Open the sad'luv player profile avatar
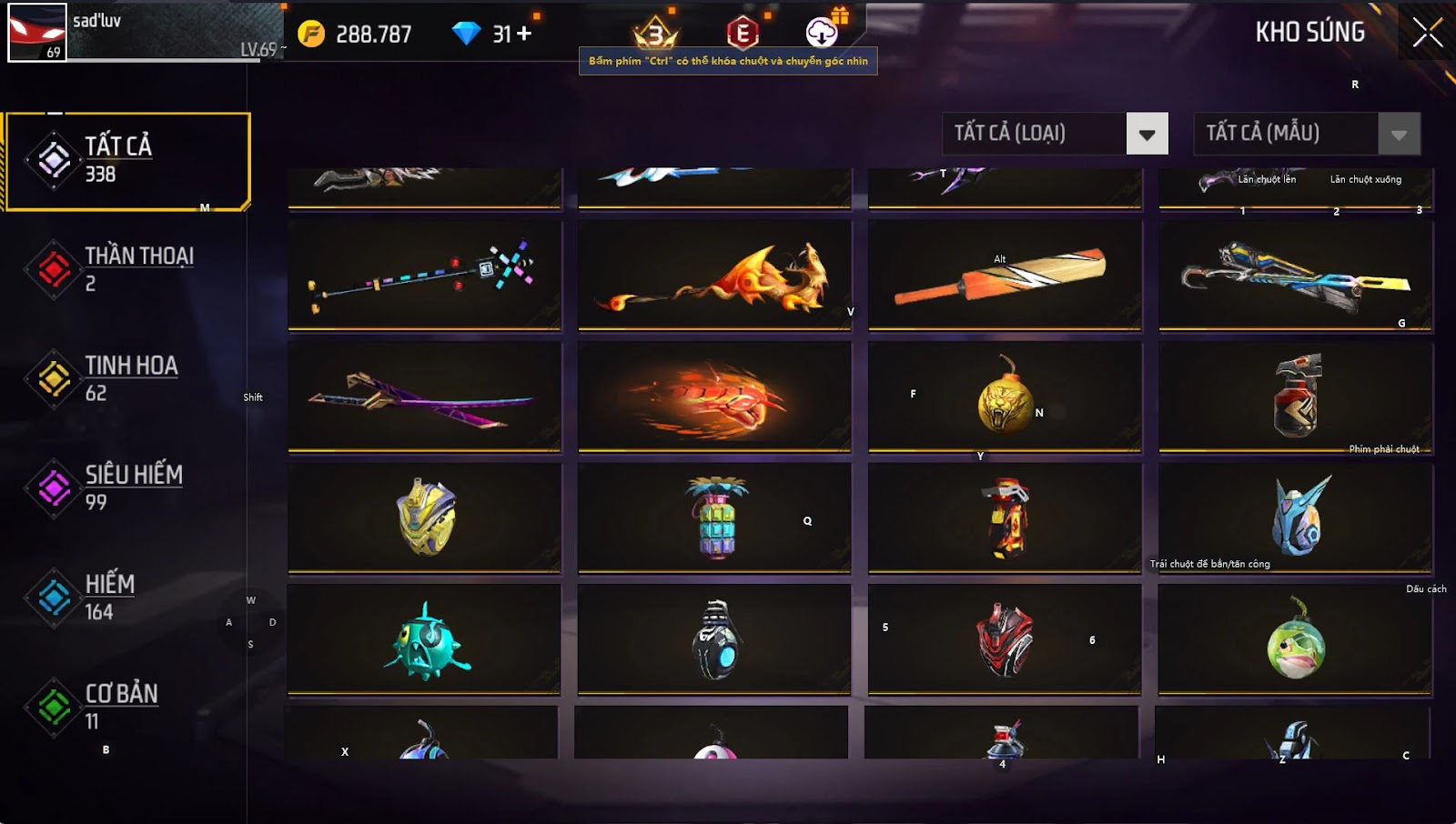The height and width of the screenshot is (824, 1456). pyautogui.click(x=37, y=33)
